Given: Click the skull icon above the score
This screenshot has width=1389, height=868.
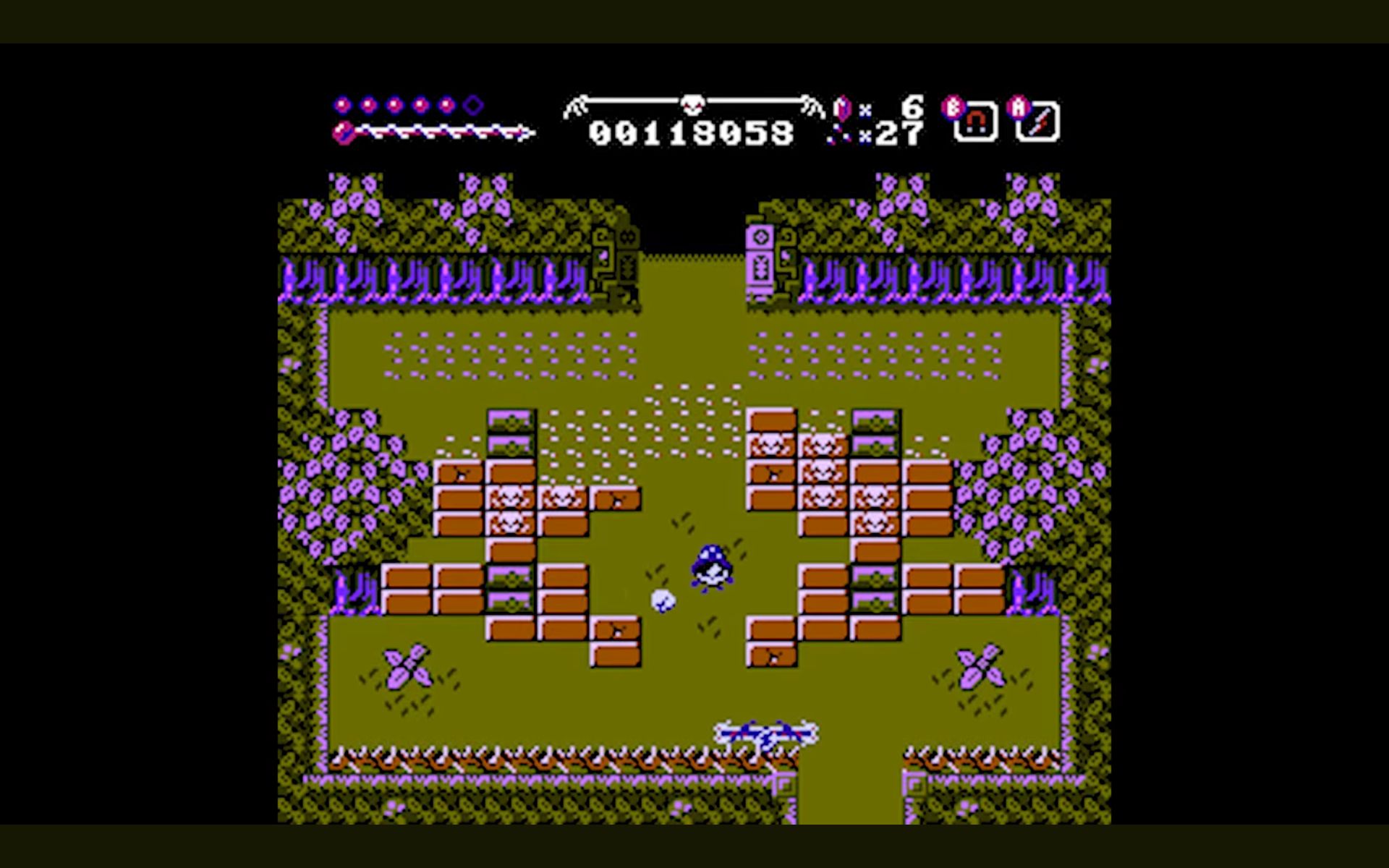Looking at the screenshot, I should [x=691, y=105].
